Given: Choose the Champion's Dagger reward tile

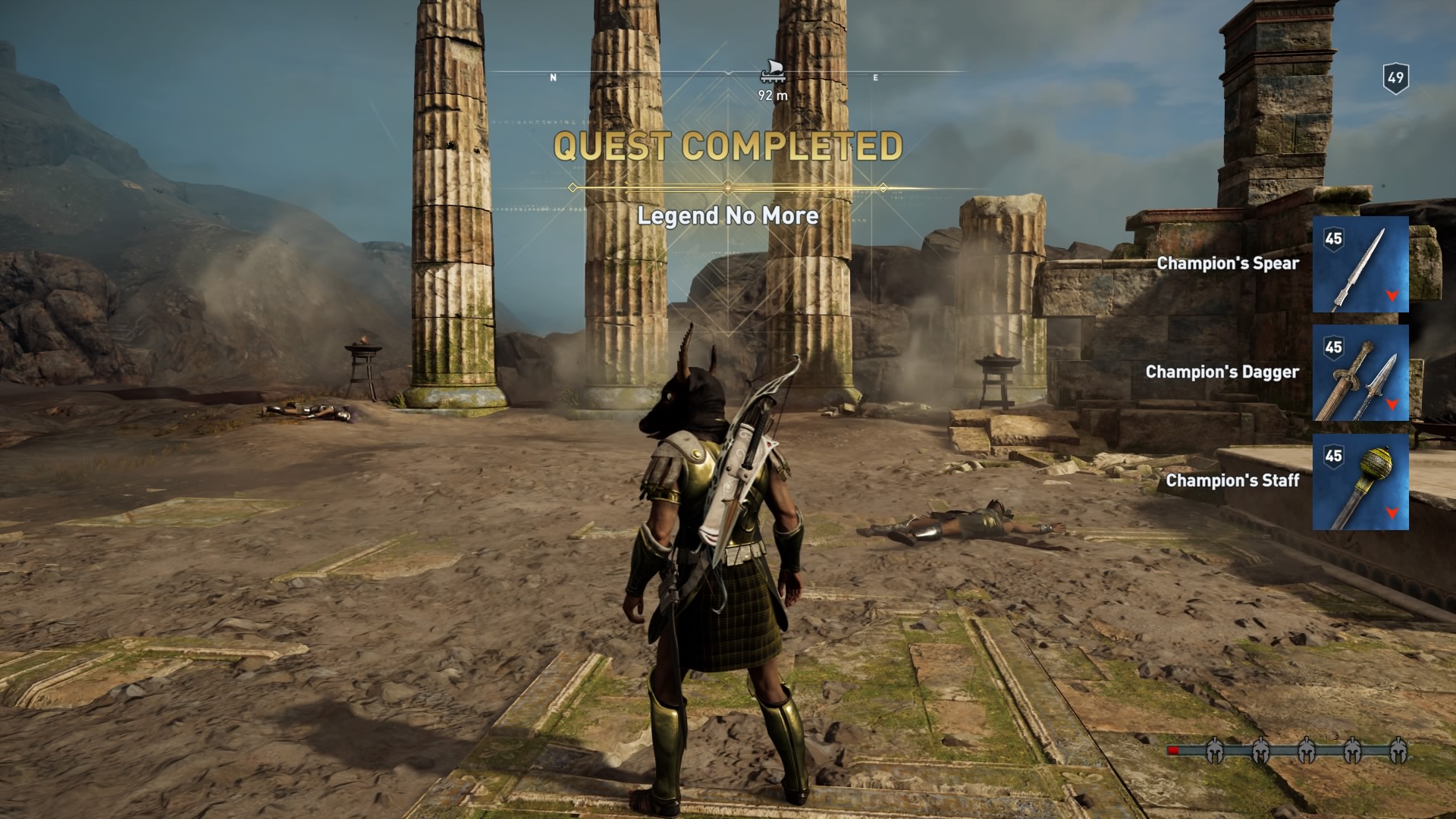Looking at the screenshot, I should tap(1360, 373).
